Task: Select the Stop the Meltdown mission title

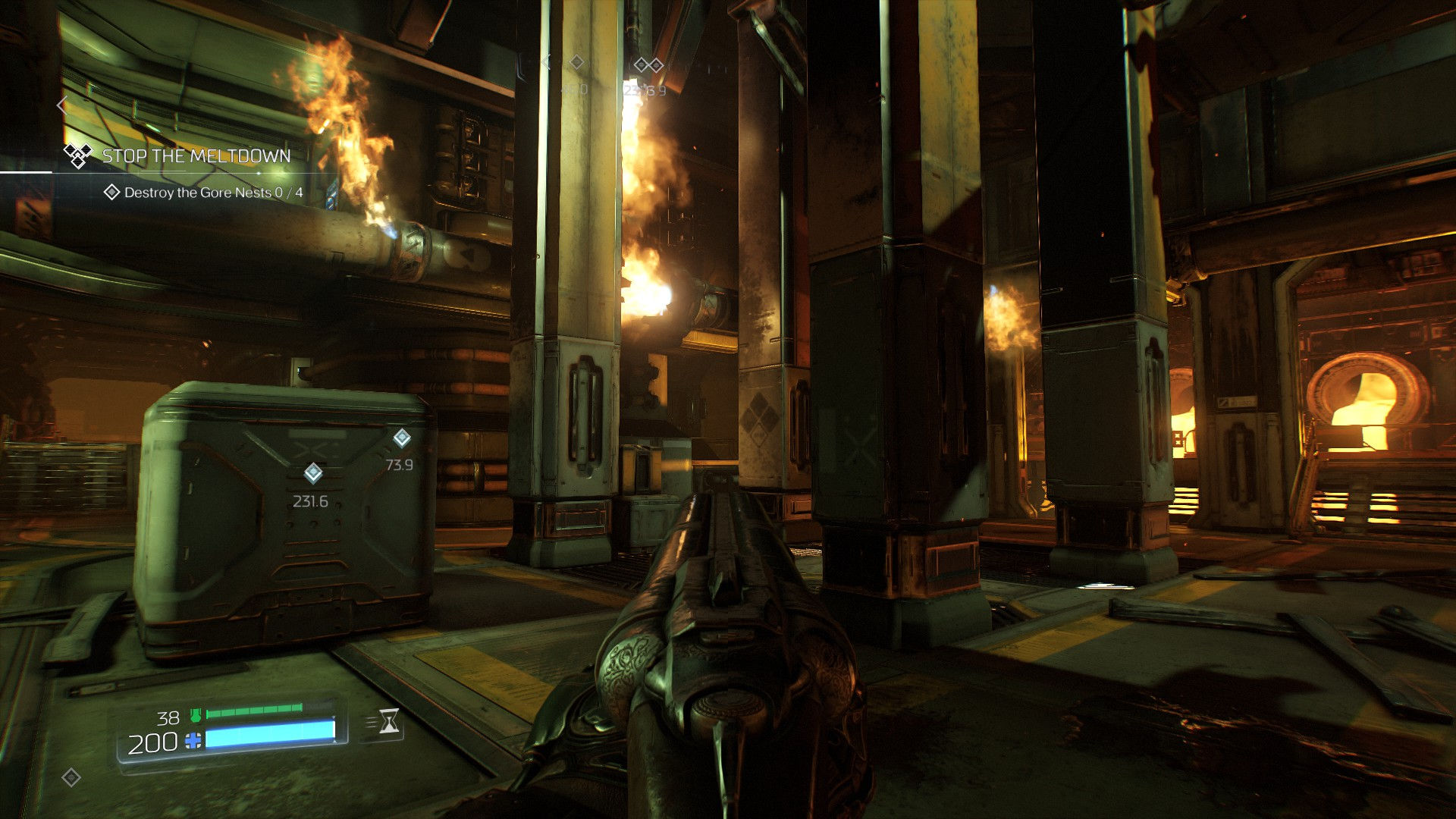Action: click(196, 156)
